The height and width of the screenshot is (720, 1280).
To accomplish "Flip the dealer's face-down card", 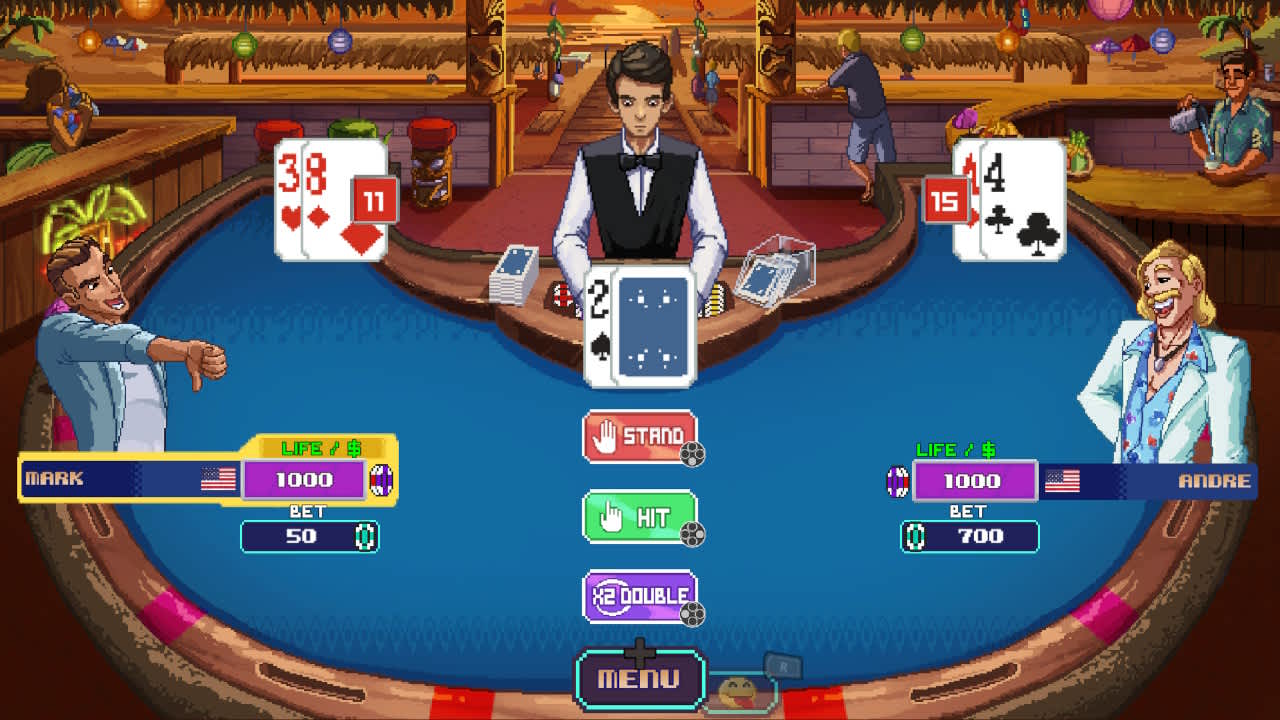I will [655, 325].
